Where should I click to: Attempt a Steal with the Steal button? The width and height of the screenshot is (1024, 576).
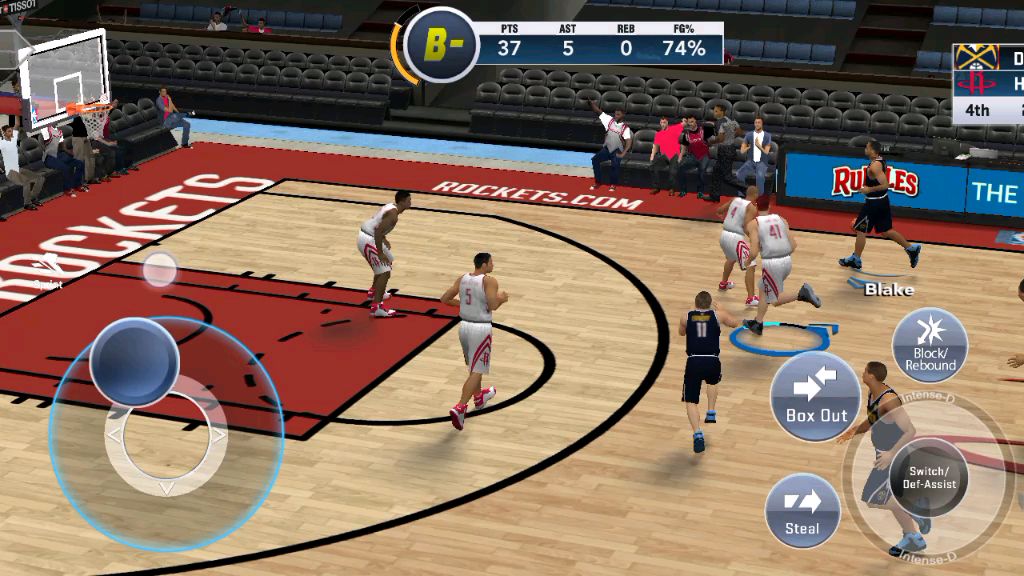point(802,510)
